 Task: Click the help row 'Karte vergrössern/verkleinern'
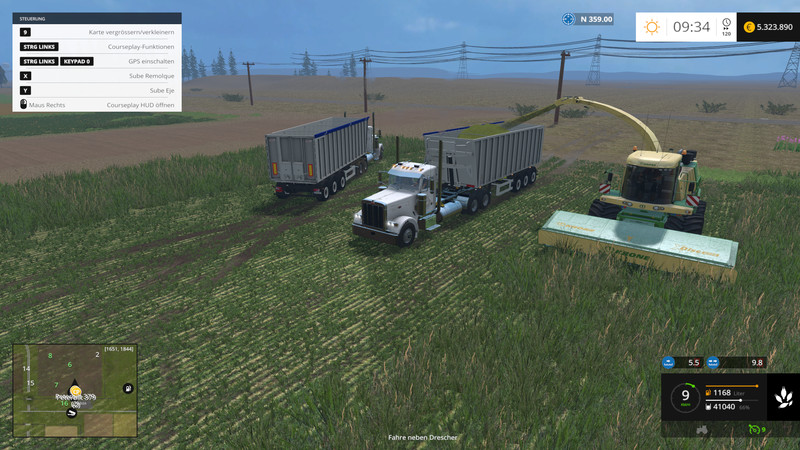click(x=97, y=32)
